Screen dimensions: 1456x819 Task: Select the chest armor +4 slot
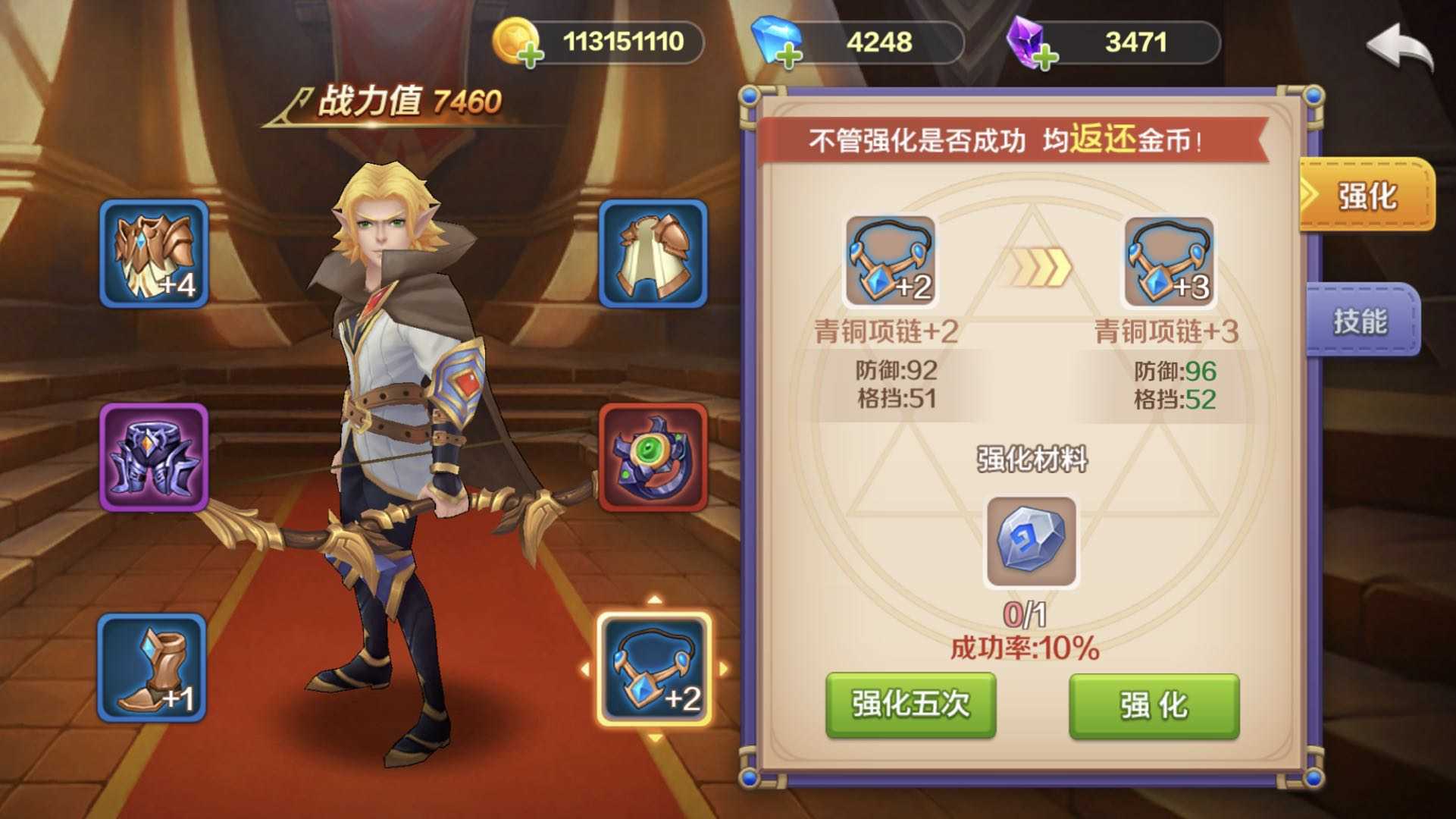154,254
